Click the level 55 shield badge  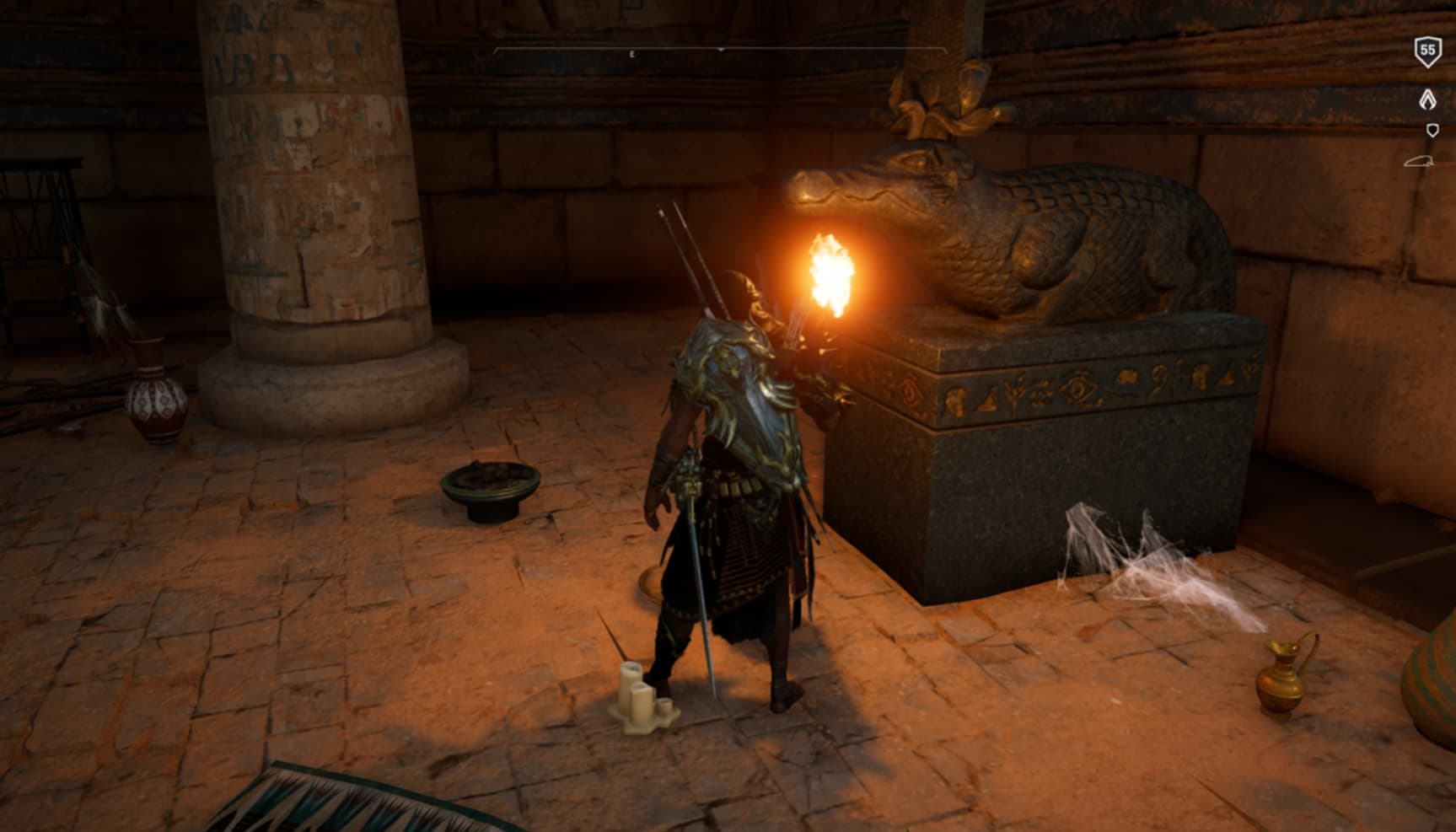point(1426,52)
